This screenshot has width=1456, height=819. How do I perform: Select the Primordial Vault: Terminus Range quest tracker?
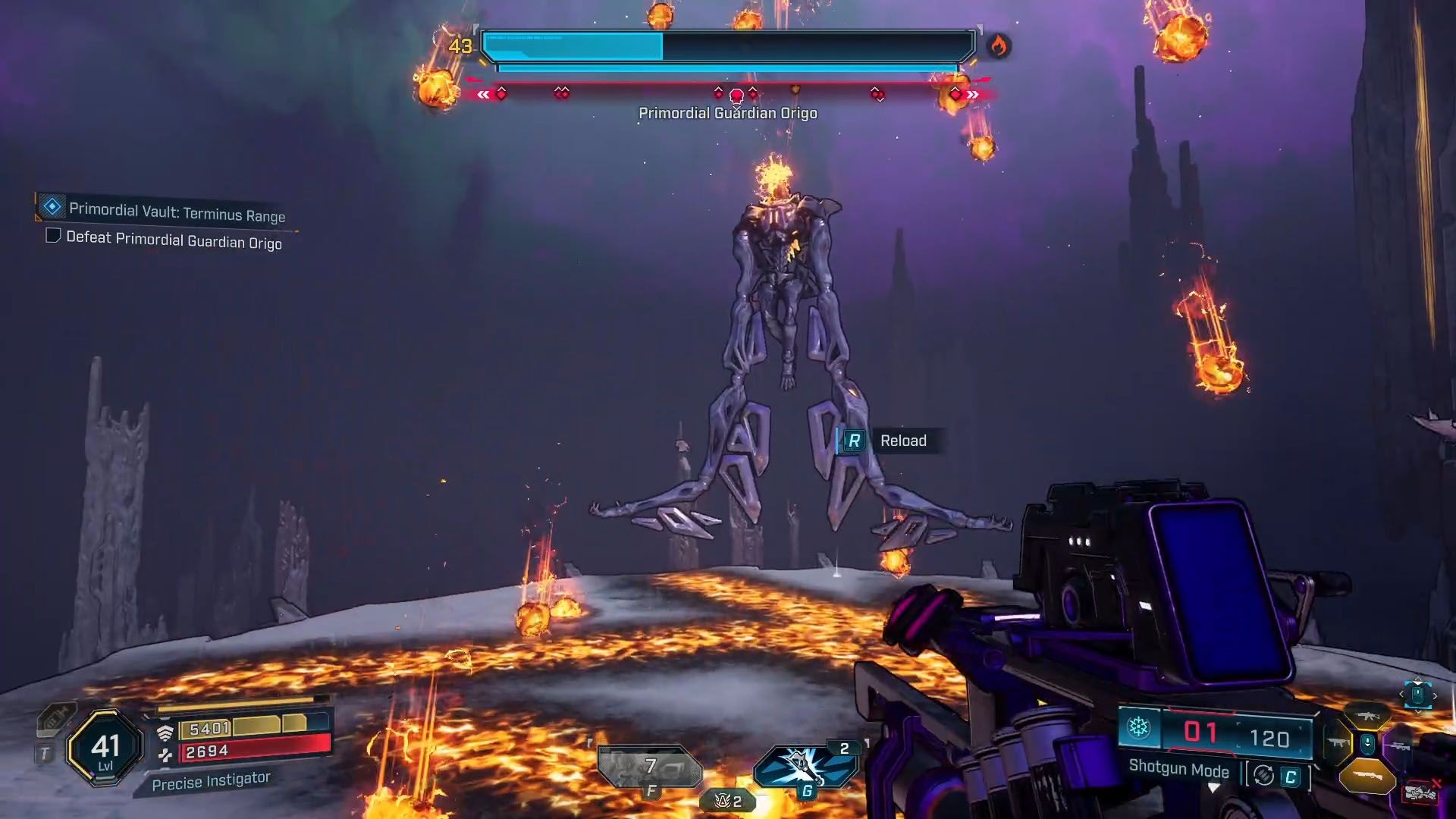(x=176, y=212)
